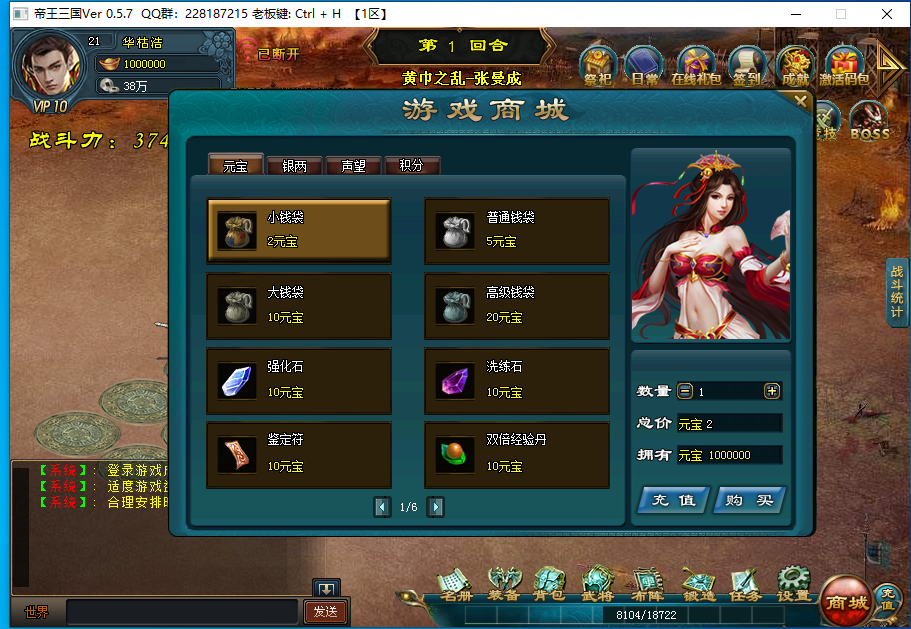The height and width of the screenshot is (629, 911).
Task: Minimize the game window
Action: pos(796,14)
